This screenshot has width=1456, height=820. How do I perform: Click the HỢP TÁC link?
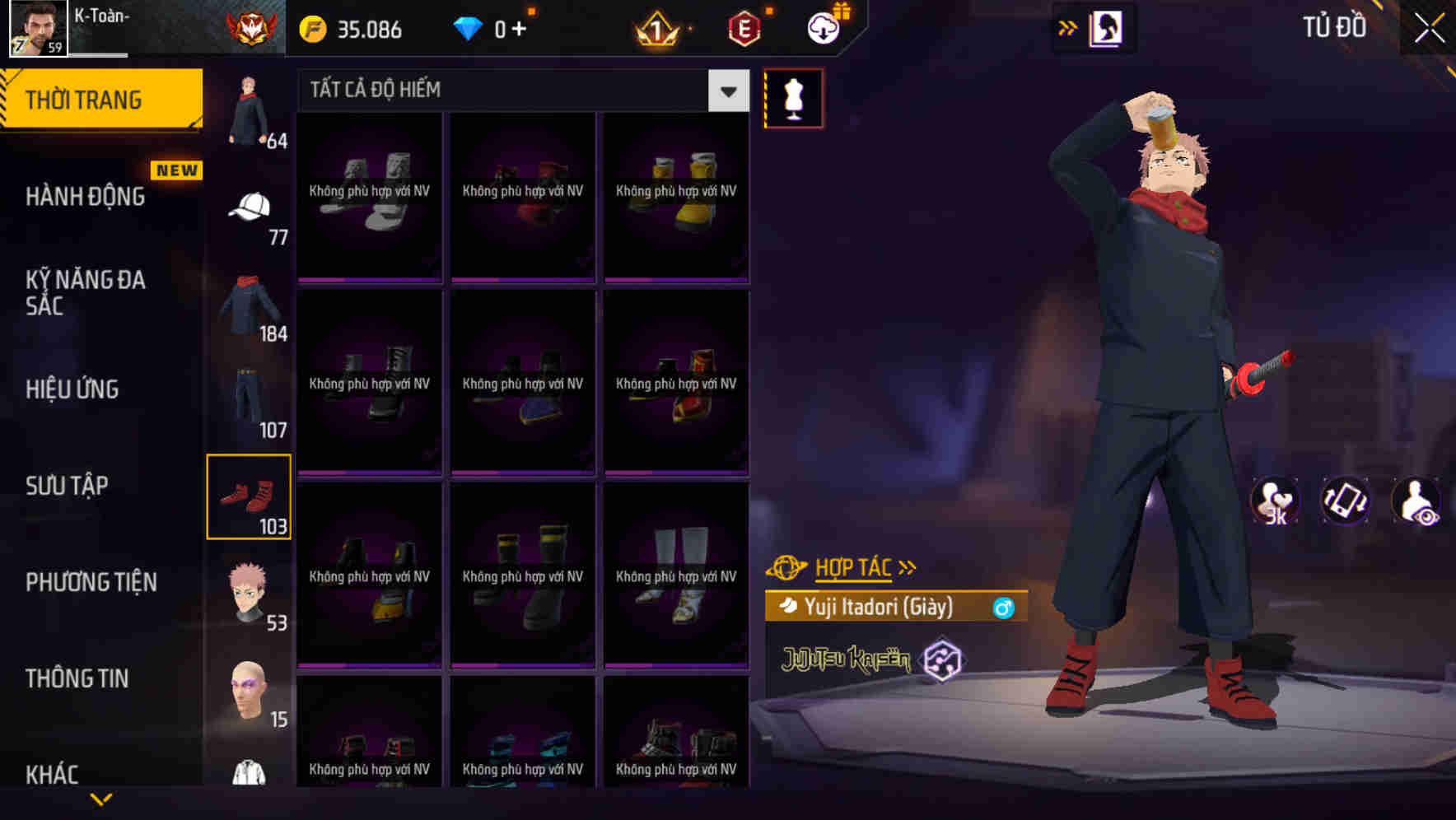(852, 566)
